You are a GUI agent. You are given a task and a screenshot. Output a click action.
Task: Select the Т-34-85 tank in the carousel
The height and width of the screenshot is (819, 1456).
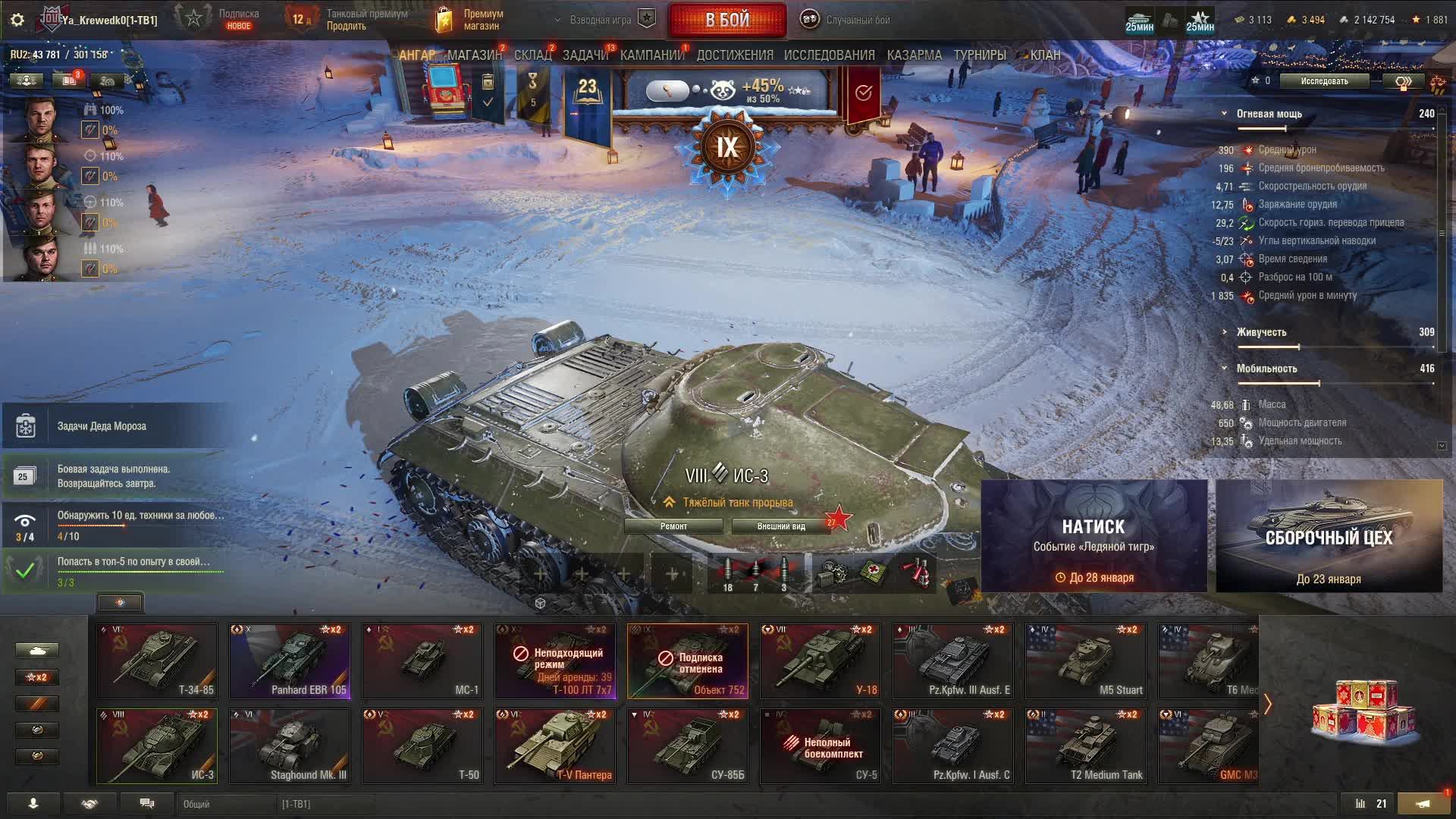click(157, 661)
